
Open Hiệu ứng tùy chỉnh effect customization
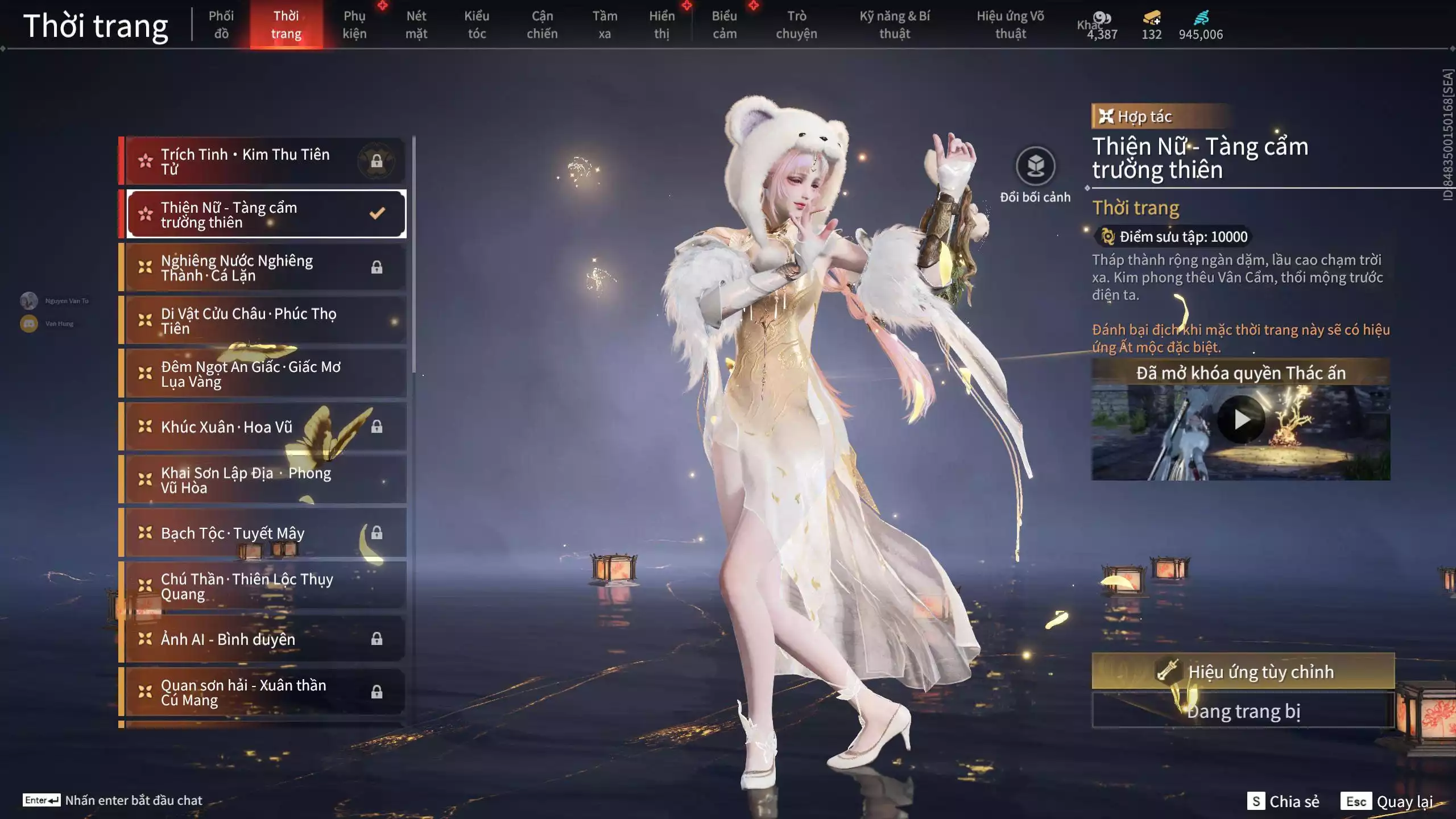pos(1243,672)
